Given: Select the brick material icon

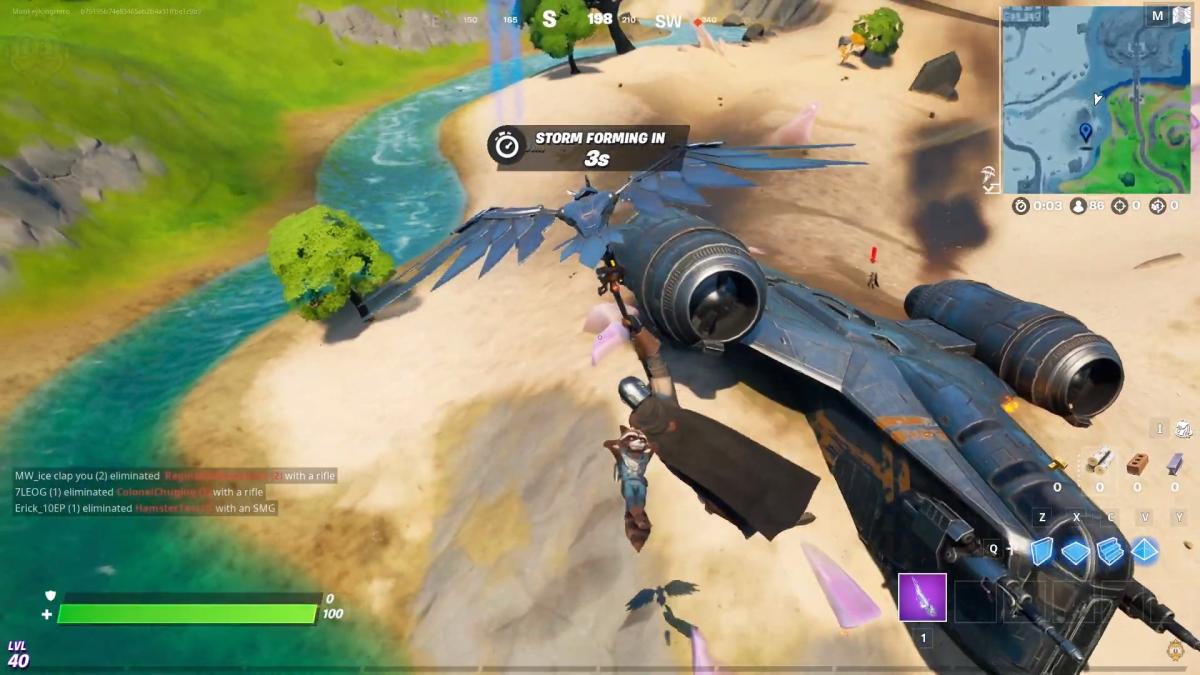Looking at the screenshot, I should pos(1137,464).
